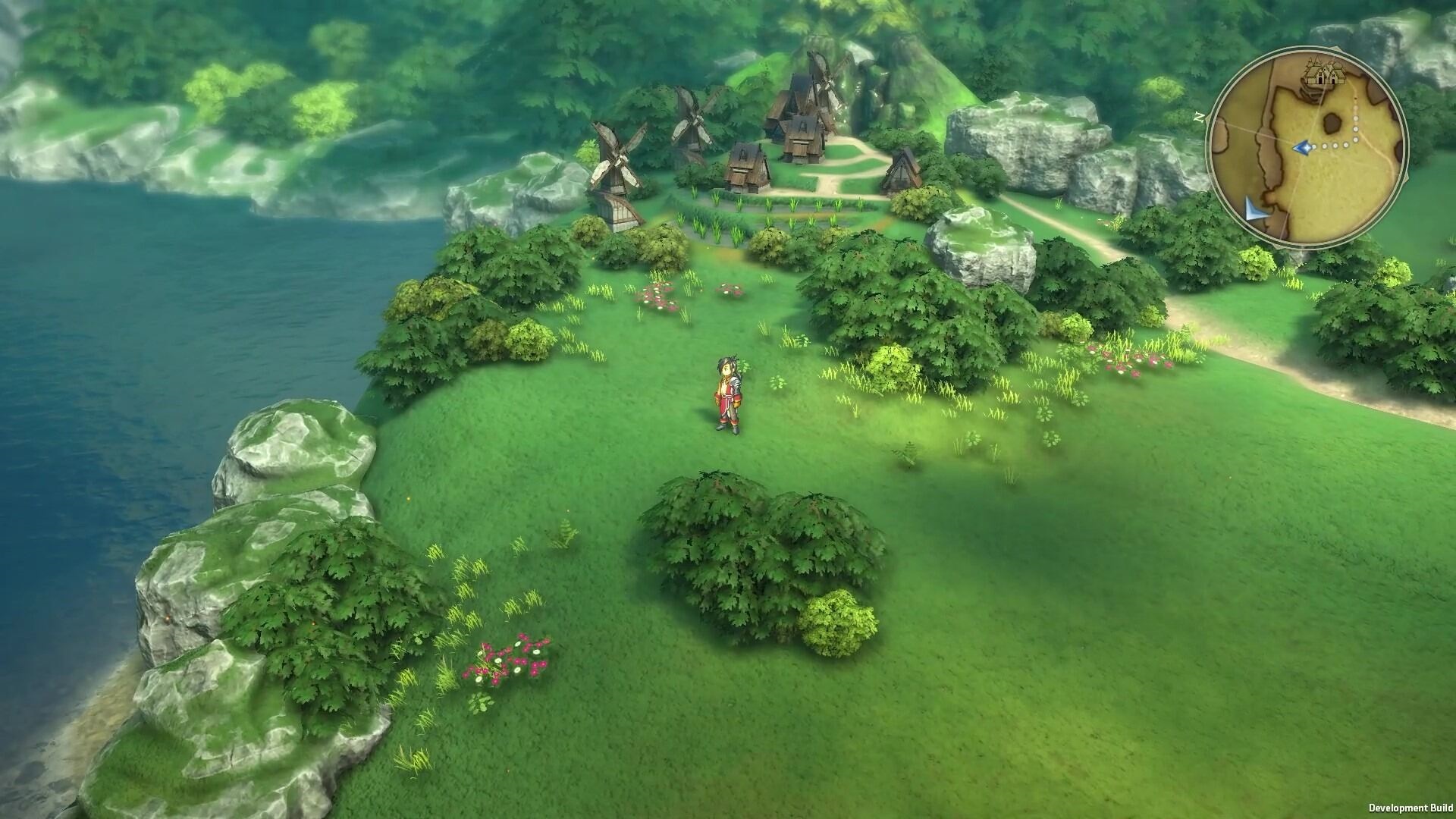This screenshot has width=1456, height=819.
Task: Select the pale arrow marker on minimap edge
Action: point(1257,209)
